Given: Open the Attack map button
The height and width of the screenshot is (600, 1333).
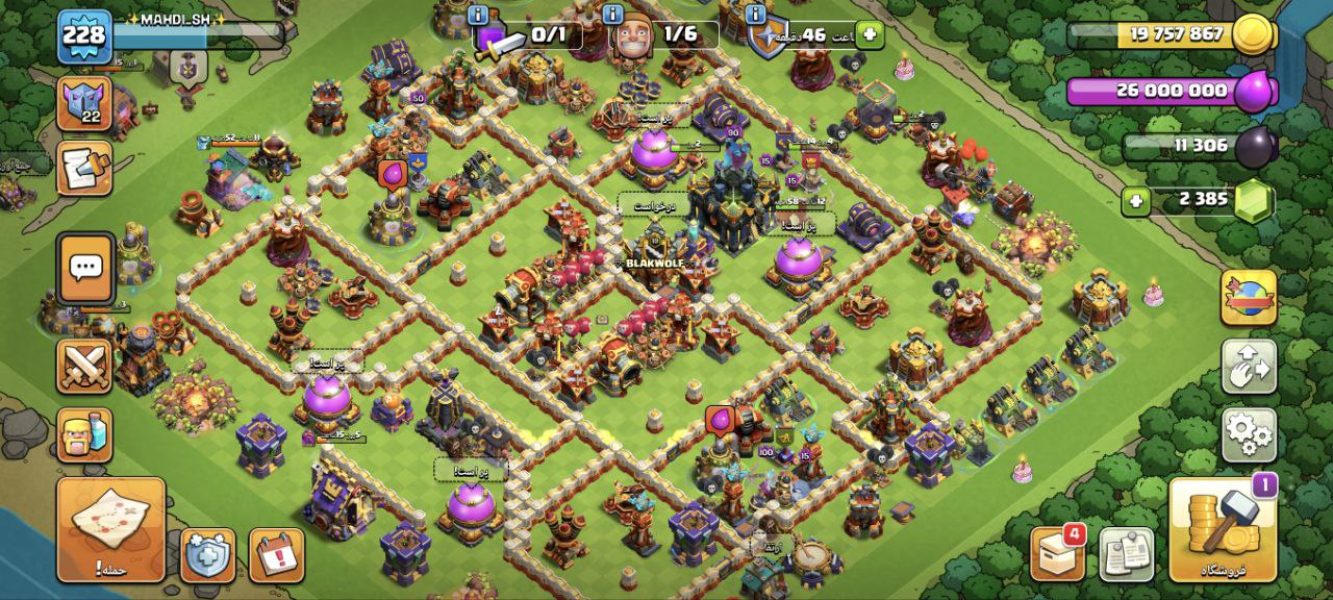Looking at the screenshot, I should (x=110, y=529).
